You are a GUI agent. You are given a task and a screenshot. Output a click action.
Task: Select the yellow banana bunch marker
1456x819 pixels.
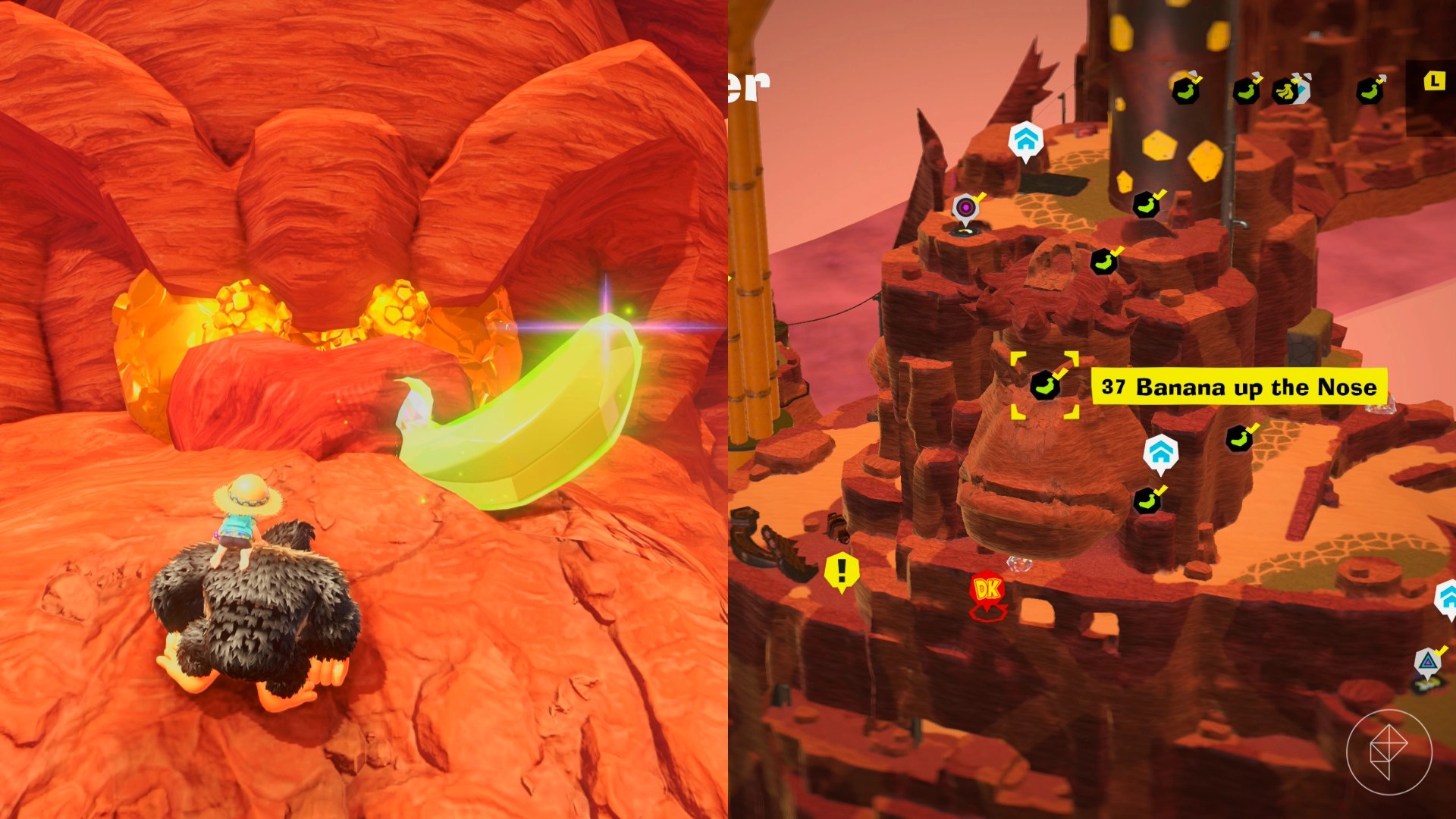(1286, 91)
